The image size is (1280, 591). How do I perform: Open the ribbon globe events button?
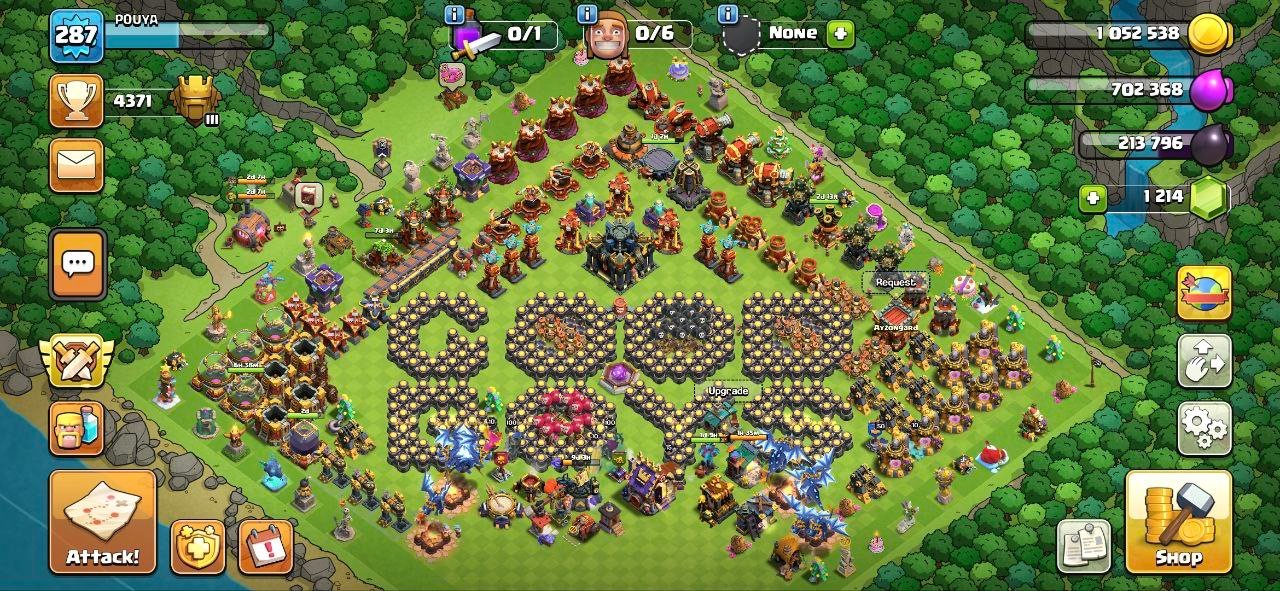(x=1204, y=293)
